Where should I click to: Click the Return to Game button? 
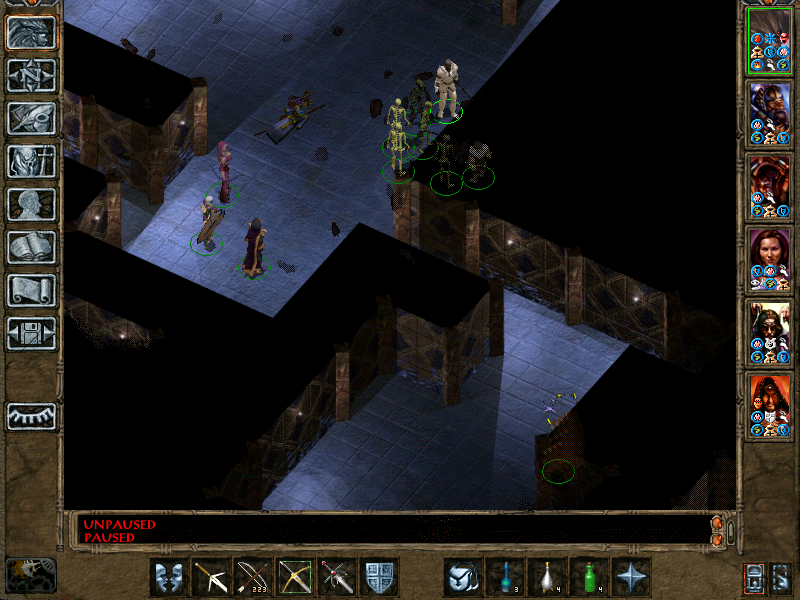pyautogui.click(x=31, y=32)
